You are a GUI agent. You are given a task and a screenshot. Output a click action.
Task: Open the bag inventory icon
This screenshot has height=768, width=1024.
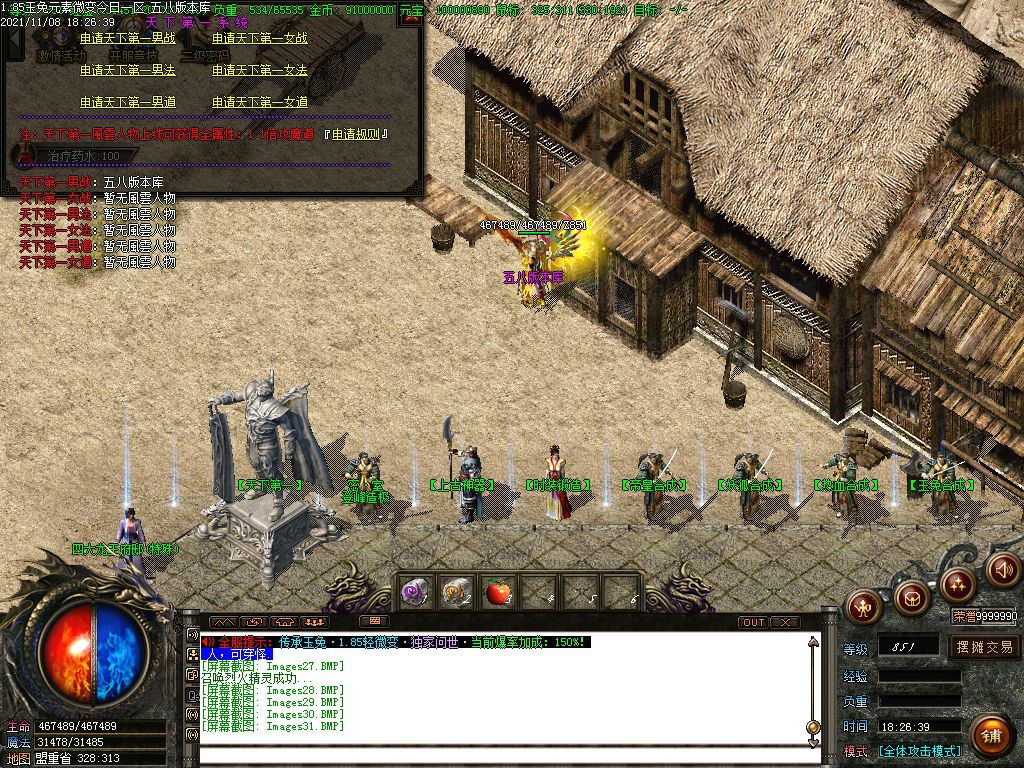911,597
